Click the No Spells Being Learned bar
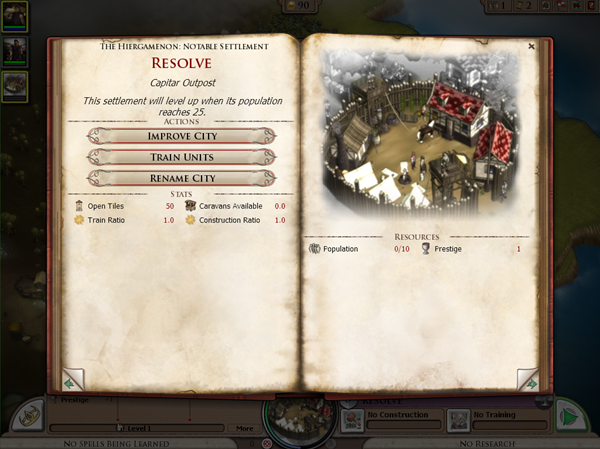This screenshot has height=449, width=600. (x=116, y=443)
